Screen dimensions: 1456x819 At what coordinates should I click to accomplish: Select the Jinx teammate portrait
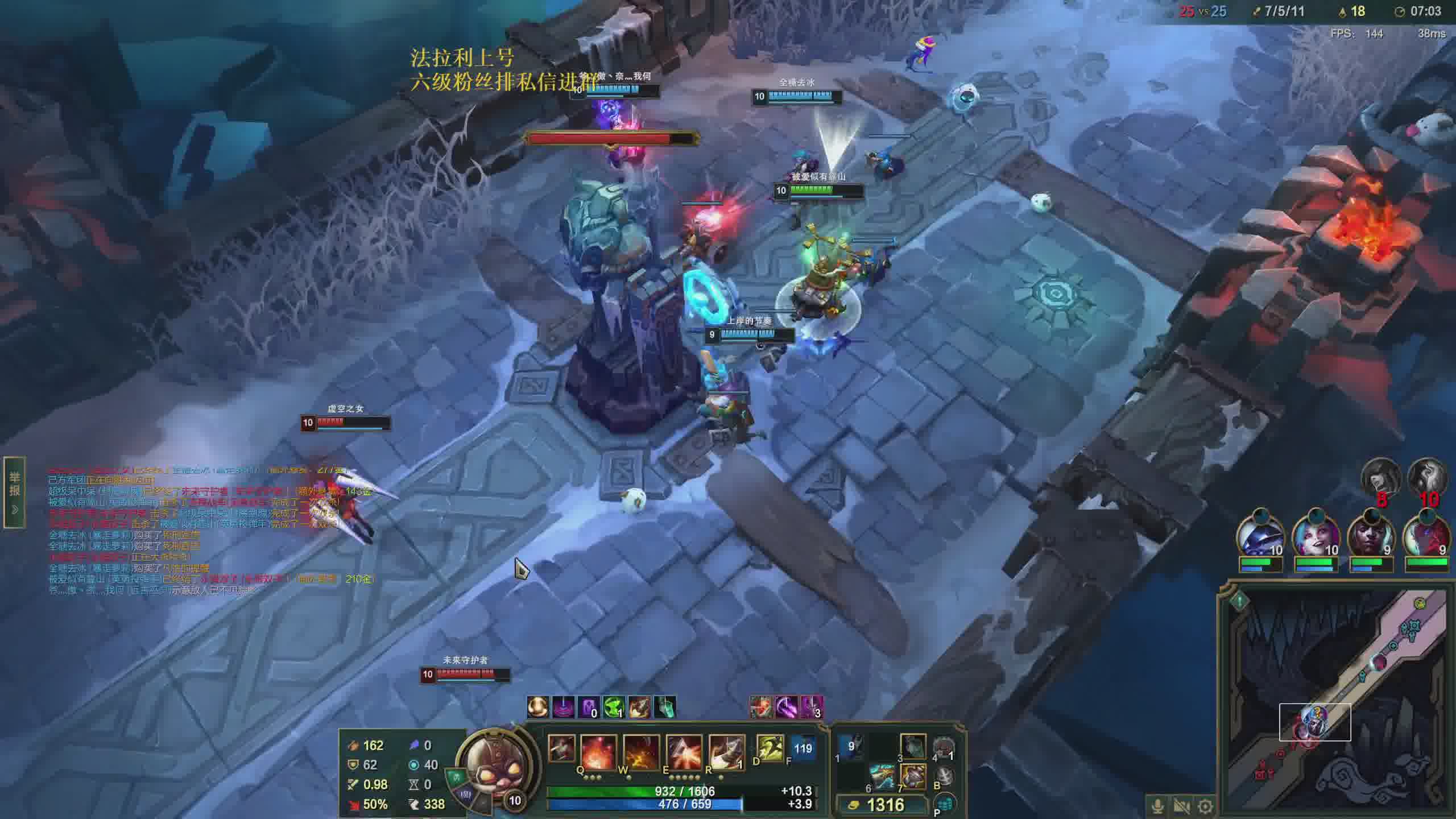(x=1316, y=537)
